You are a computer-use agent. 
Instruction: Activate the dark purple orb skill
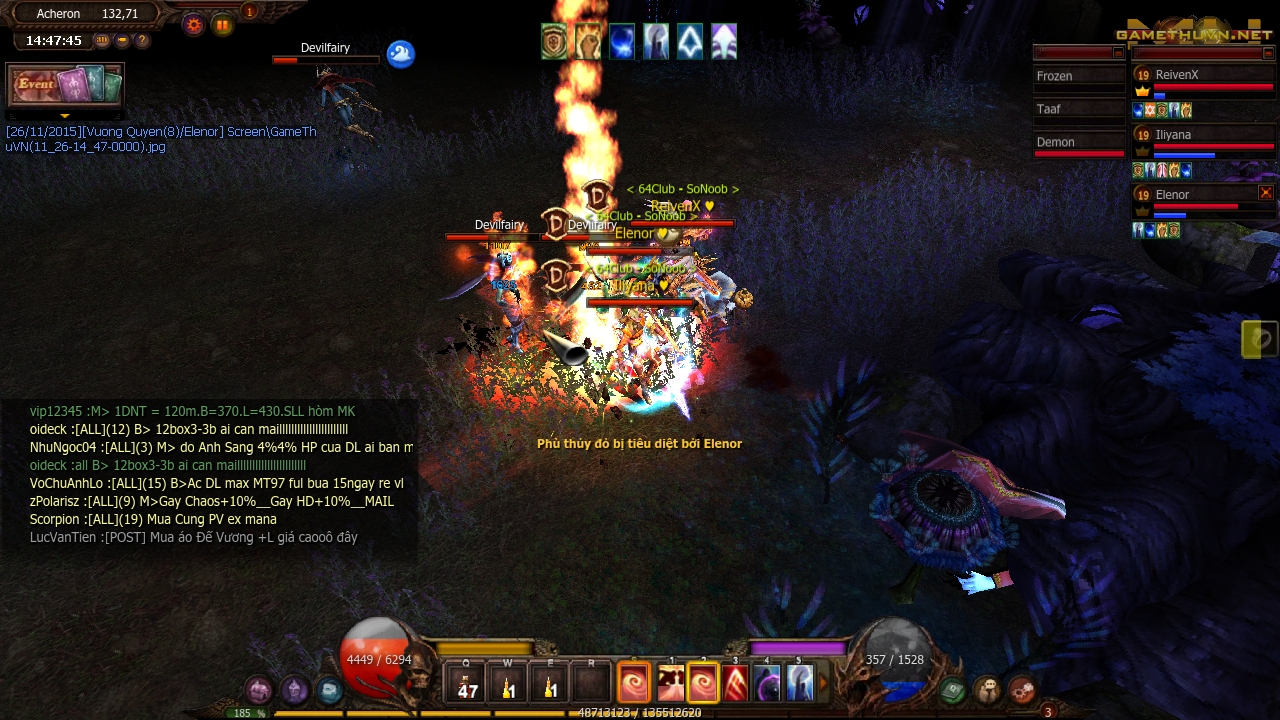pyautogui.click(x=768, y=684)
